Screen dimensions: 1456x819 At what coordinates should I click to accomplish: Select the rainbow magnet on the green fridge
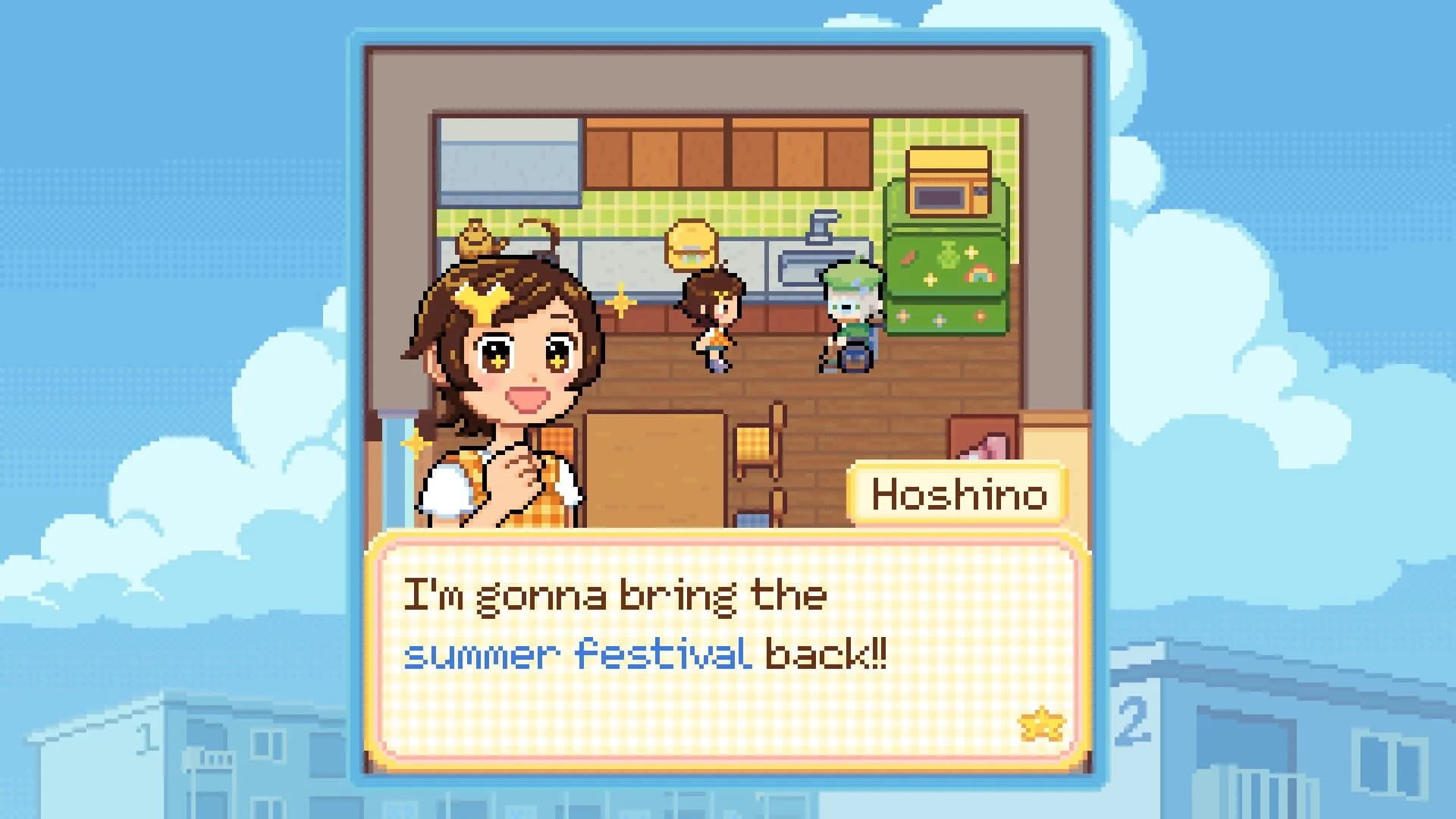pyautogui.click(x=981, y=275)
